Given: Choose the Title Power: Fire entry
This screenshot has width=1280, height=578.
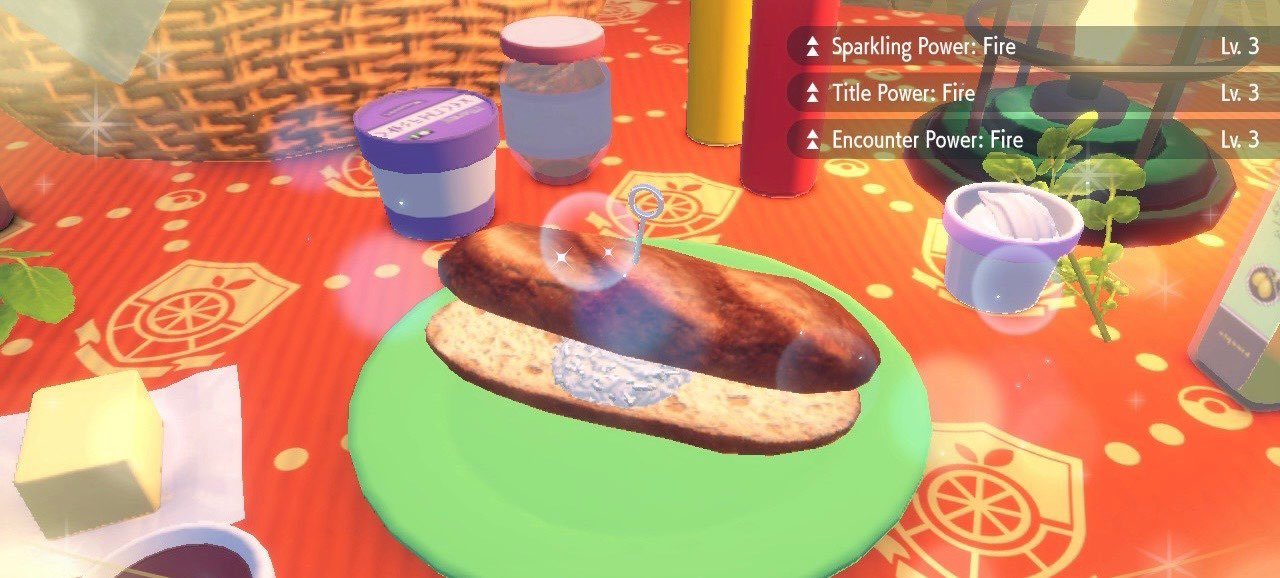Looking at the screenshot, I should click(x=1030, y=93).
